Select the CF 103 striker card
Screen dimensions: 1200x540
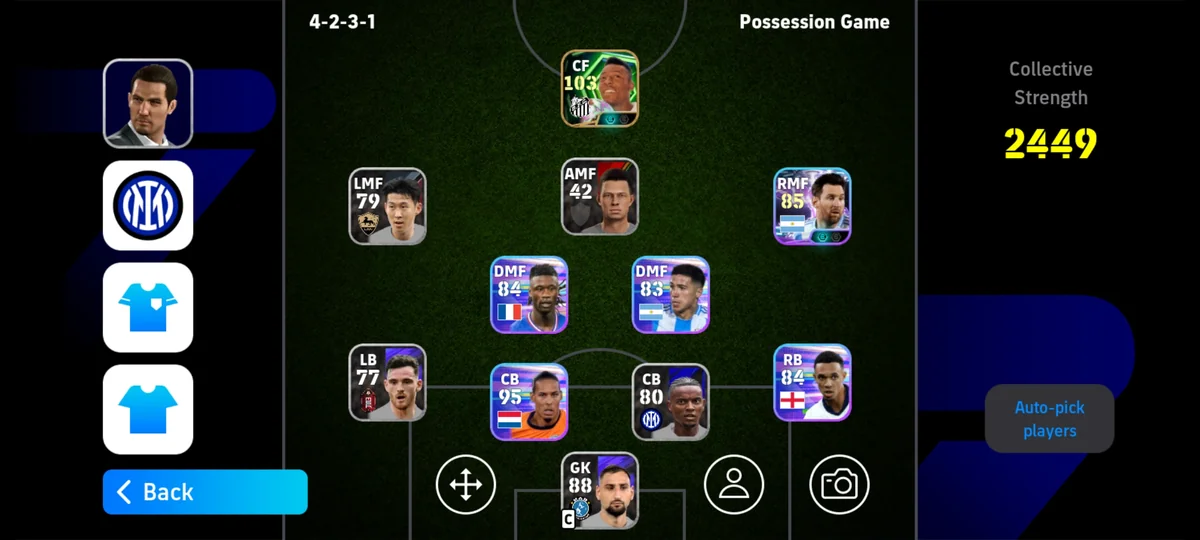[x=600, y=88]
